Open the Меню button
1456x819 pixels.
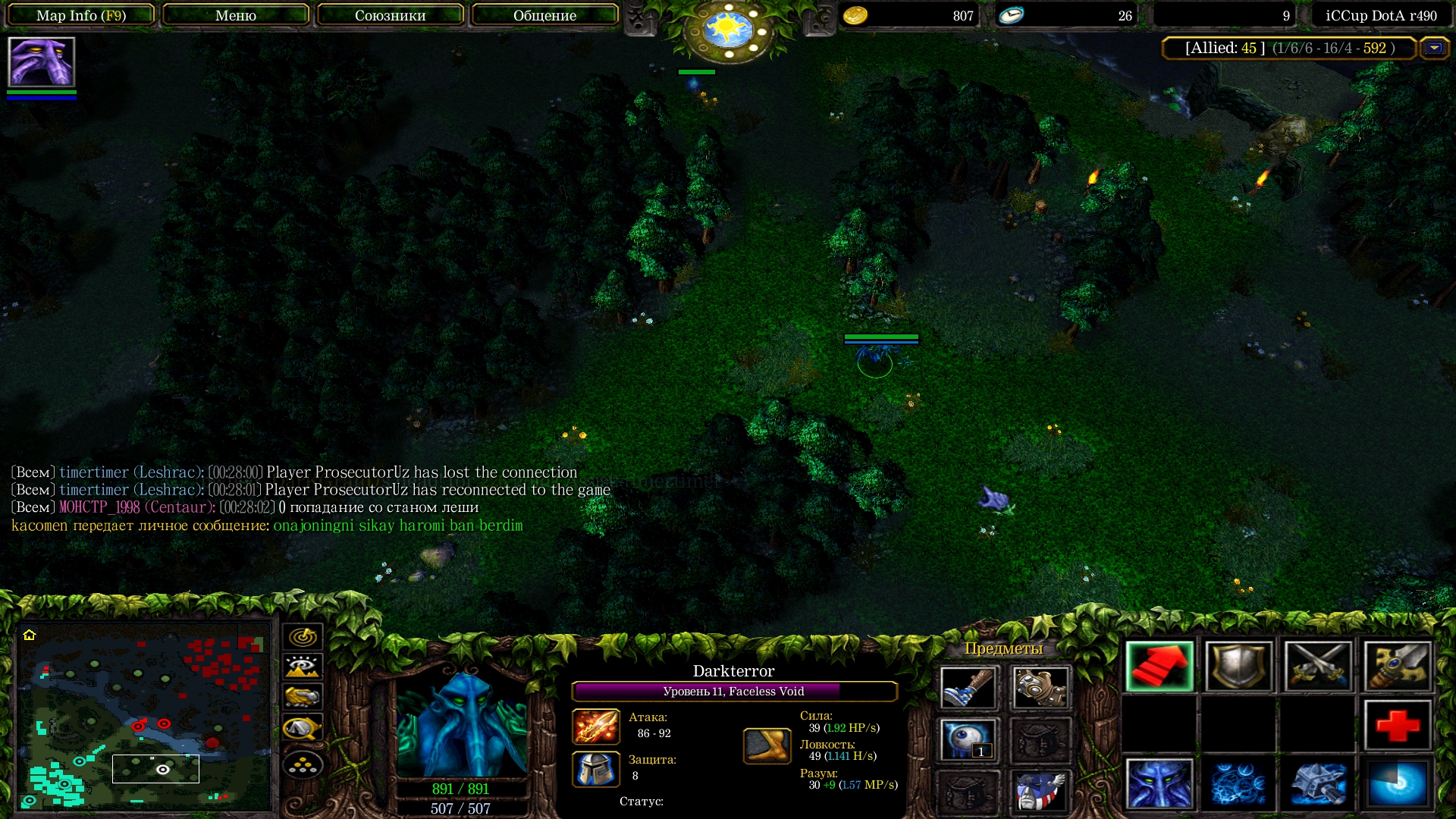click(x=235, y=15)
